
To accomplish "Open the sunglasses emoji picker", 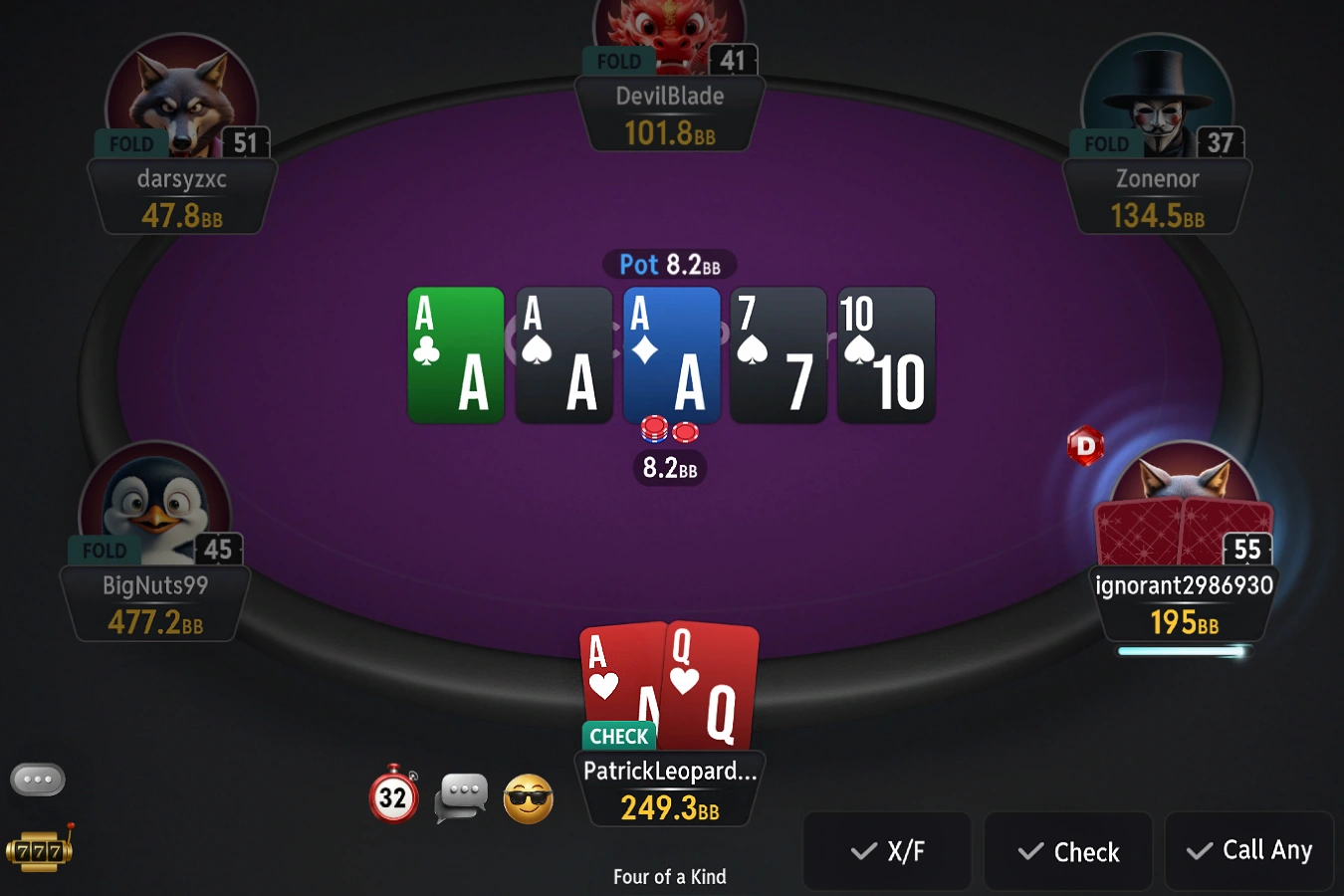I will point(528,798).
